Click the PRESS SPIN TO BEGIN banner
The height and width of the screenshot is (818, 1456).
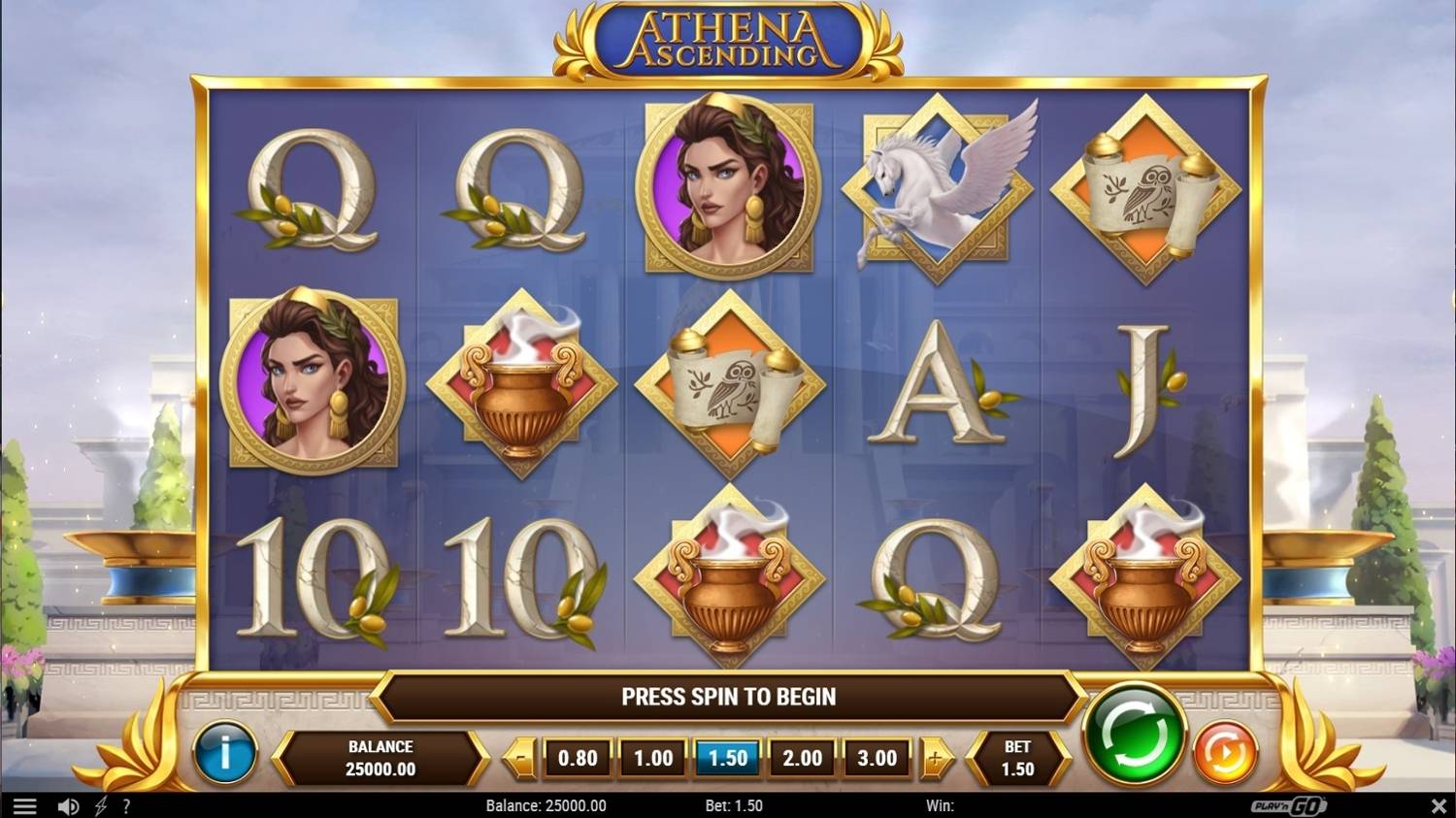728,696
